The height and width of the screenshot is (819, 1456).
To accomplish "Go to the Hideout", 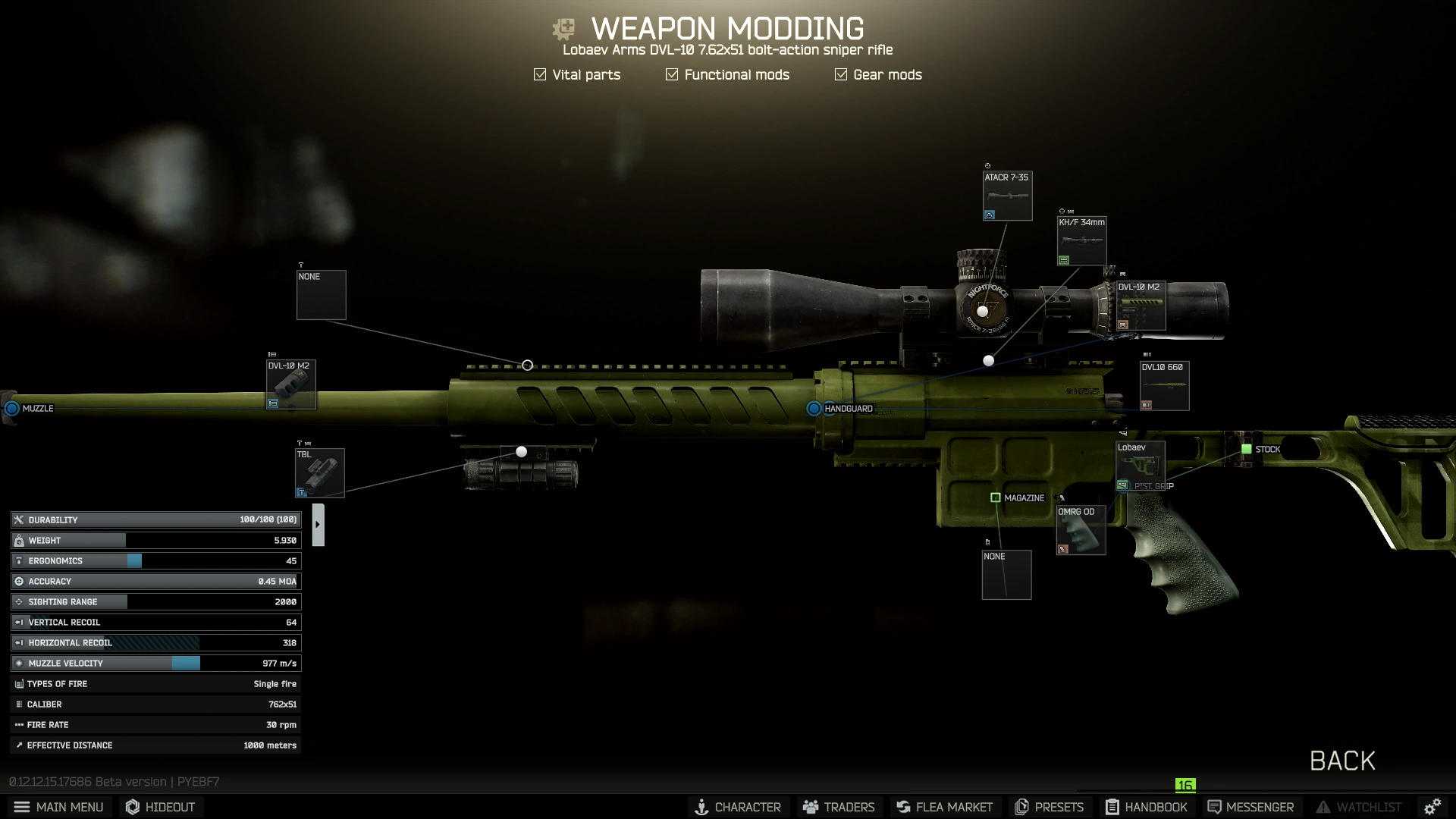I will (161, 807).
